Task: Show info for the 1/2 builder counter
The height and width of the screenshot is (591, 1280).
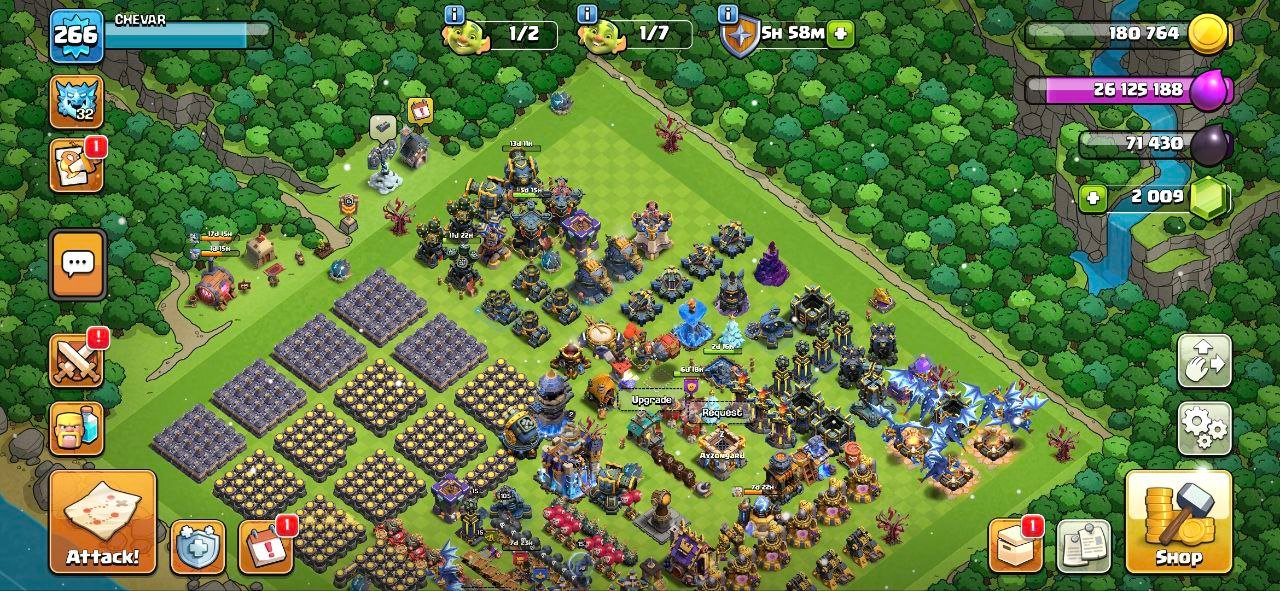Action: (455, 14)
